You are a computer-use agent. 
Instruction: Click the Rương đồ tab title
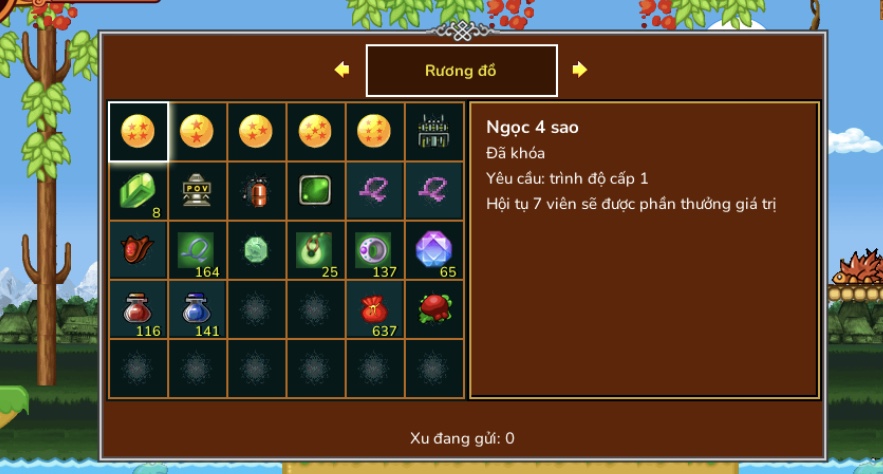pos(461,70)
